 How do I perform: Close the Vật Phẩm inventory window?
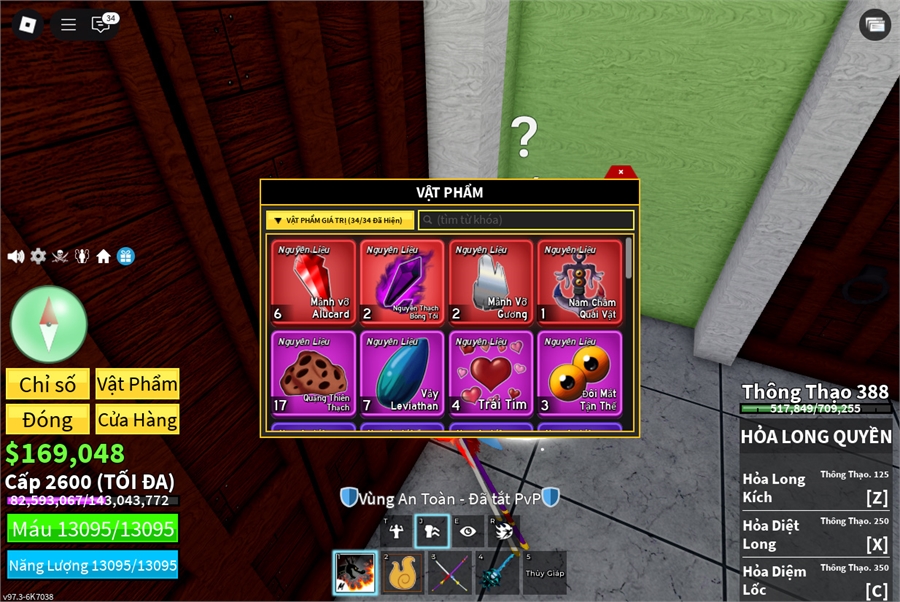pos(621,172)
